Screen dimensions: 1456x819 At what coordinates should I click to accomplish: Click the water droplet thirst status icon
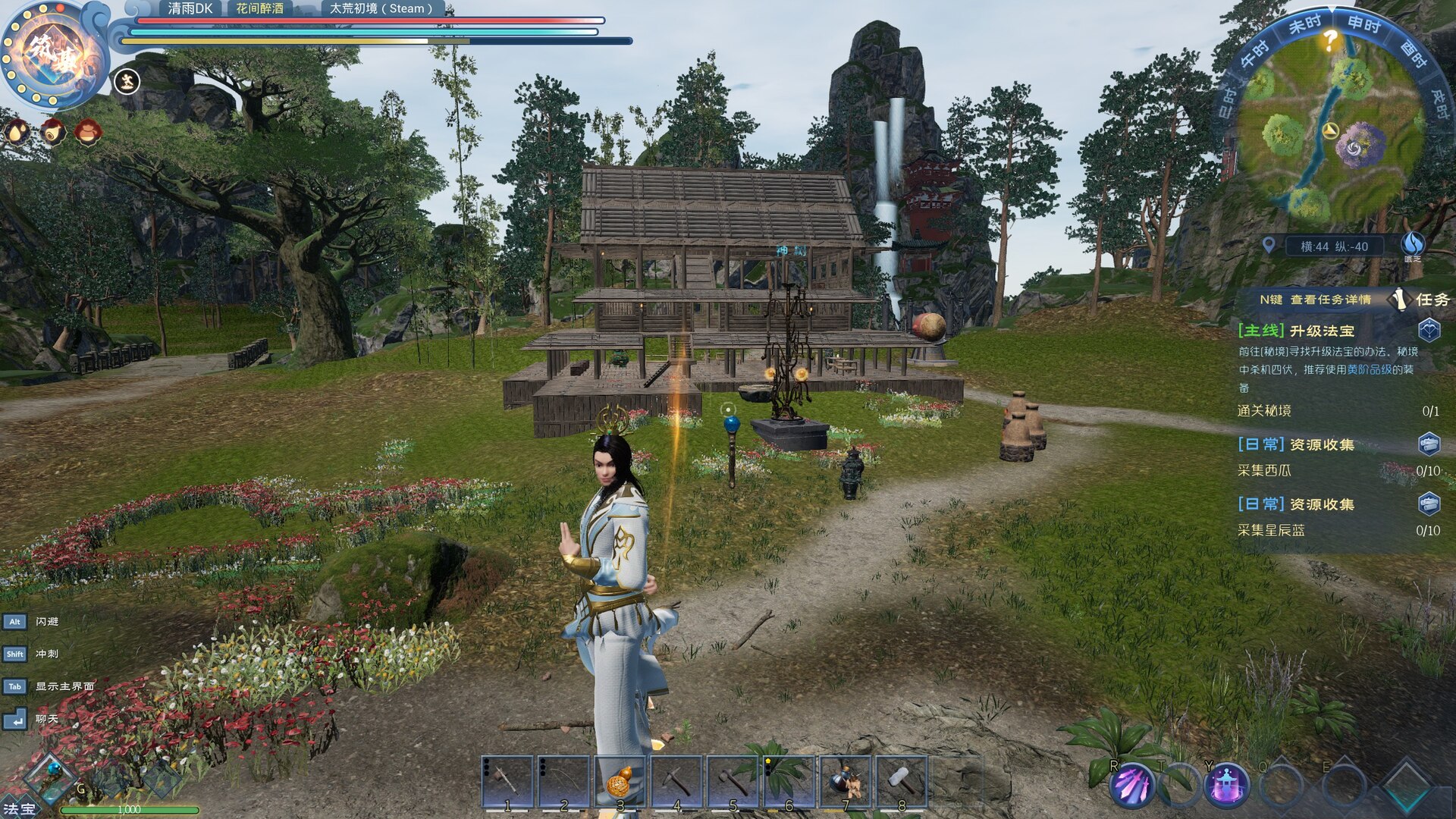[17, 132]
